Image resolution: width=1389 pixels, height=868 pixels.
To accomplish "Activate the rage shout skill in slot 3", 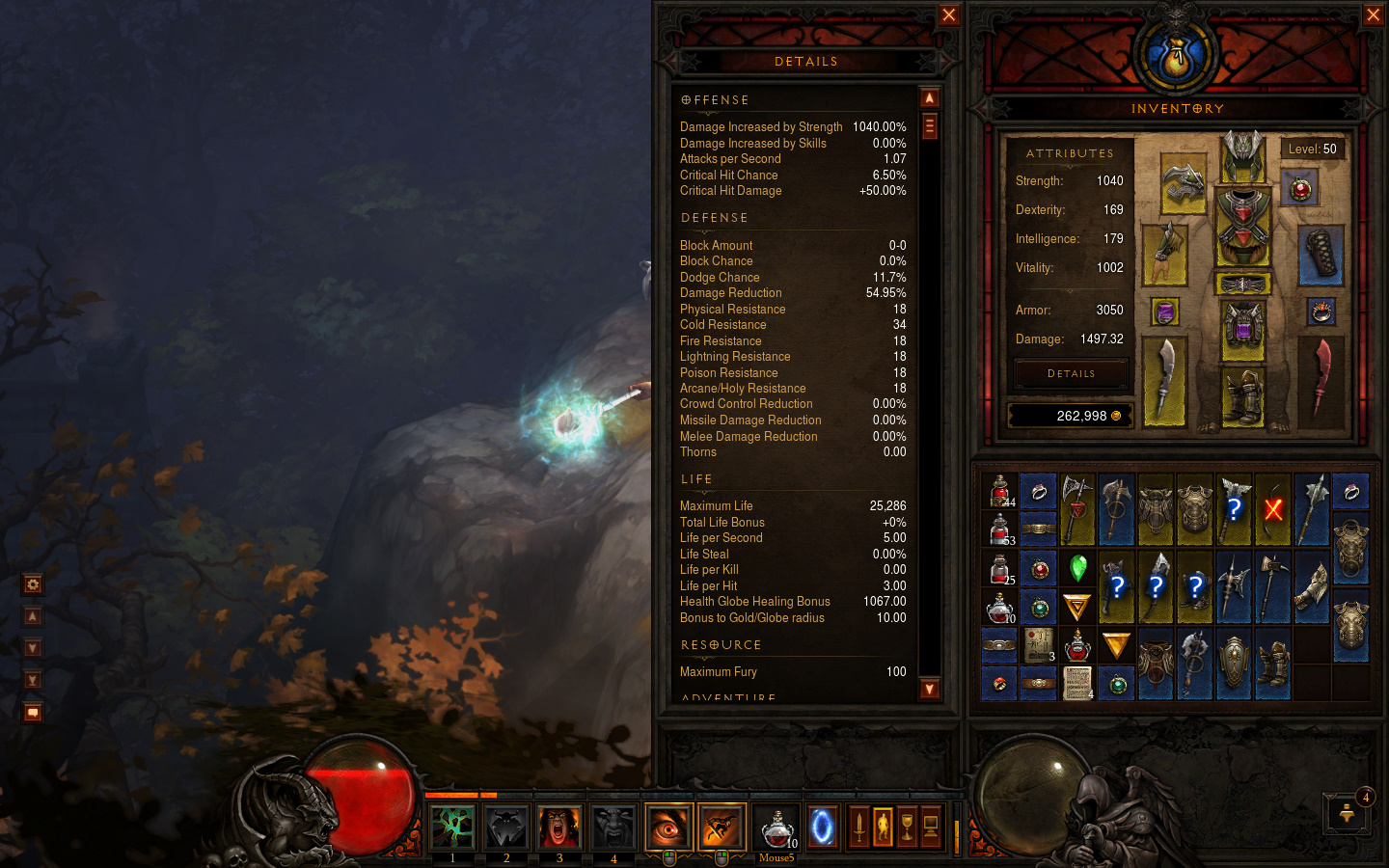I will pyautogui.click(x=559, y=827).
